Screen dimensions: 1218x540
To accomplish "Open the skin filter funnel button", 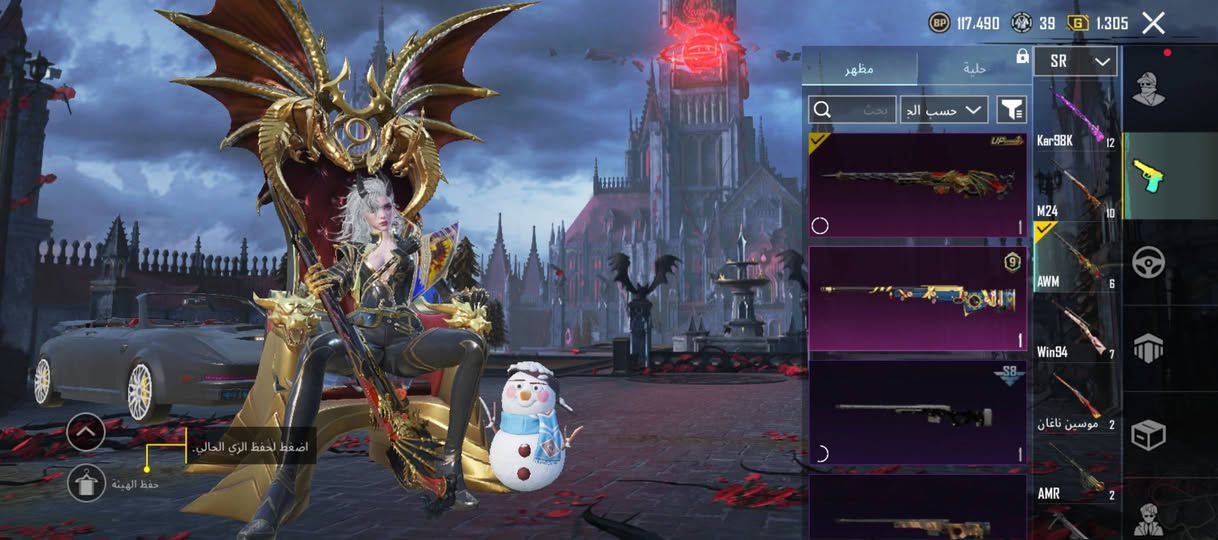I will tap(1012, 109).
